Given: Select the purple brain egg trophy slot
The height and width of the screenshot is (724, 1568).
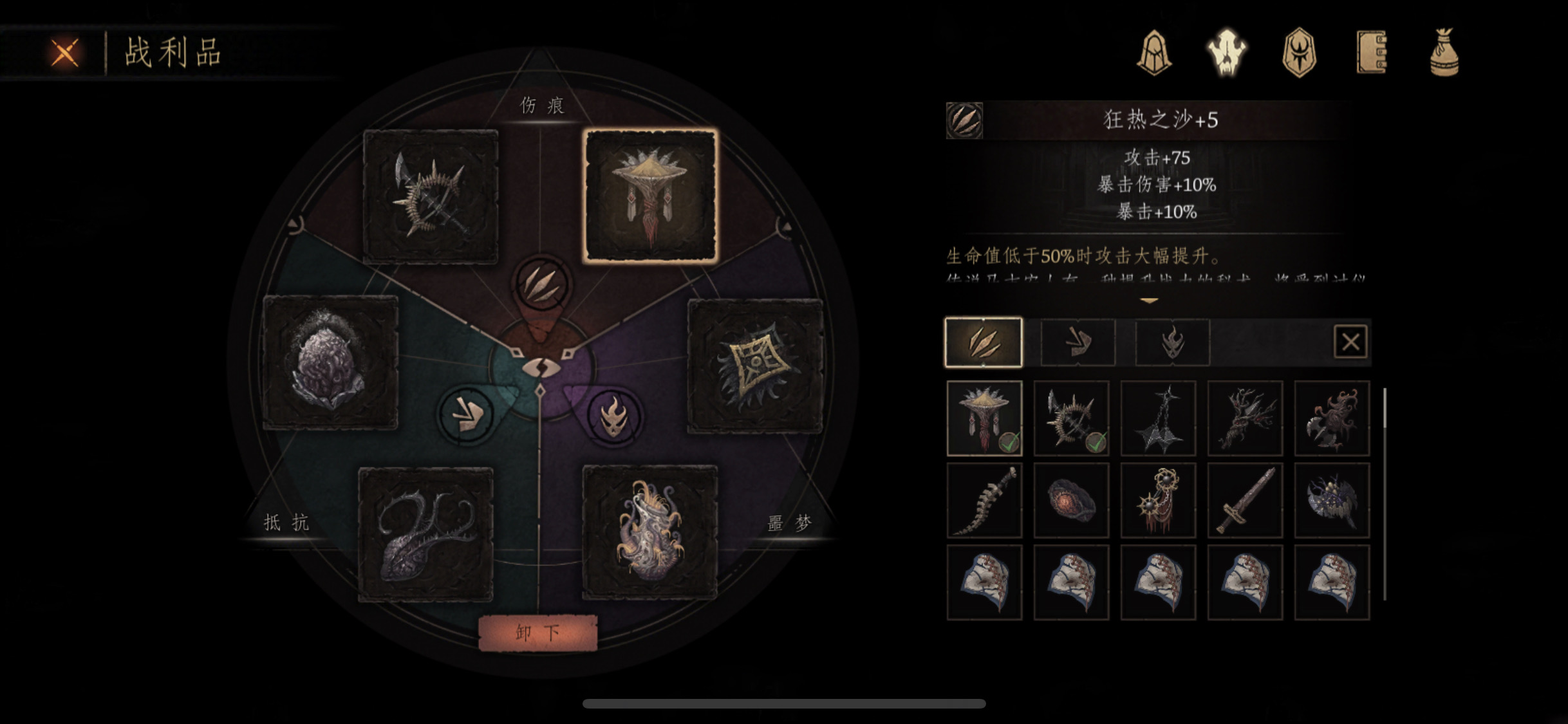Looking at the screenshot, I should [x=330, y=362].
